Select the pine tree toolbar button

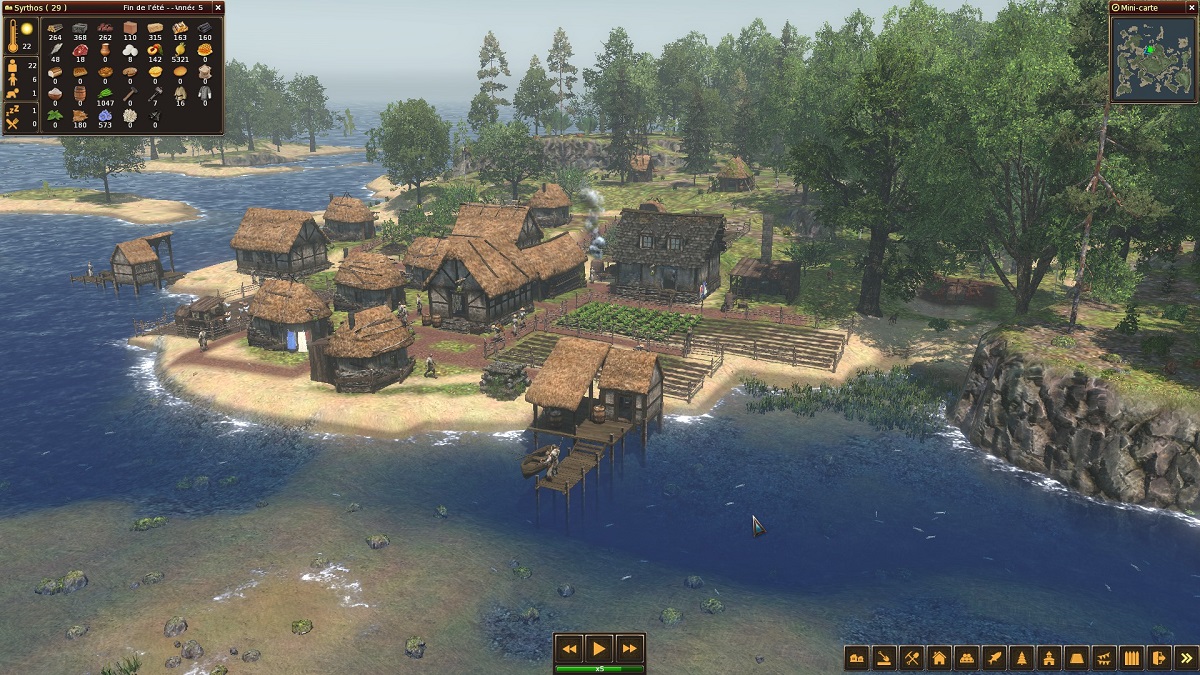click(x=1021, y=658)
